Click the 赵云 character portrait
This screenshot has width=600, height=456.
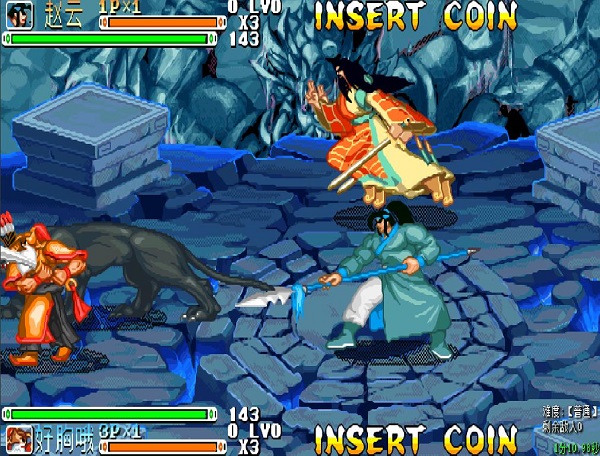(x=20, y=16)
